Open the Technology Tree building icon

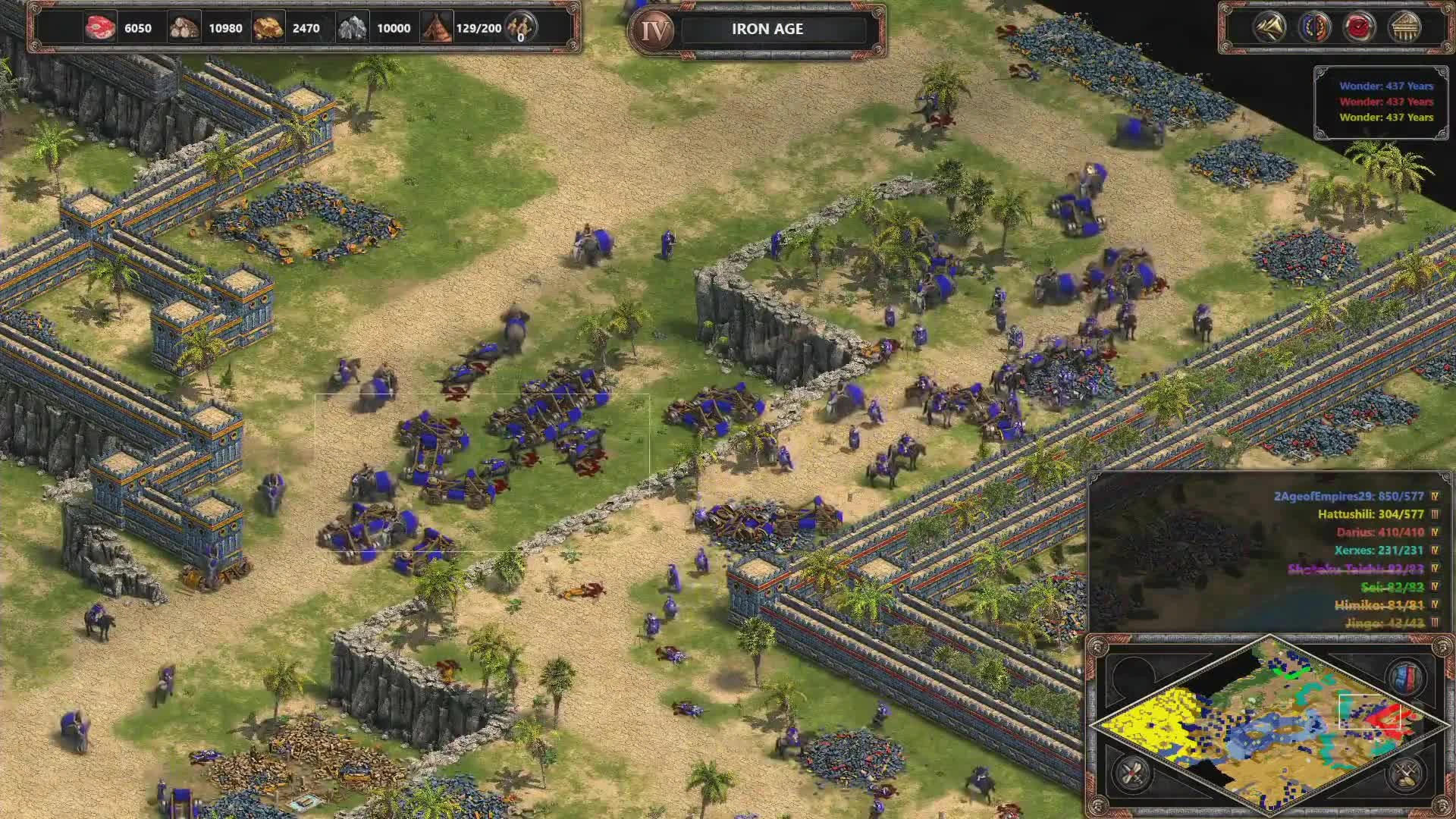(1405, 27)
